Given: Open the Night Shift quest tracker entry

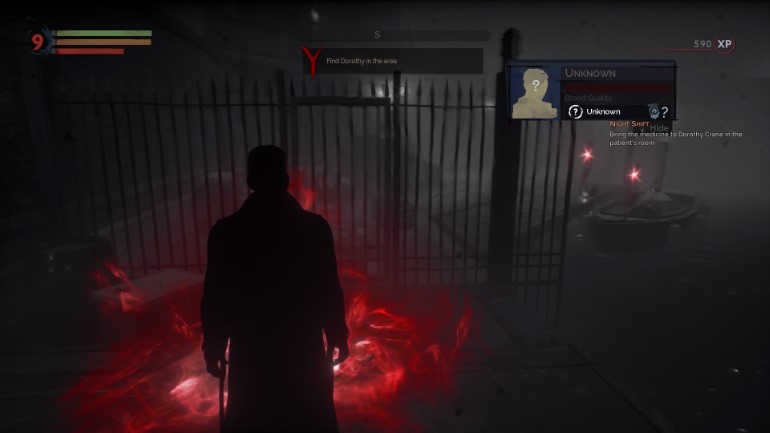Looking at the screenshot, I should [x=629, y=123].
